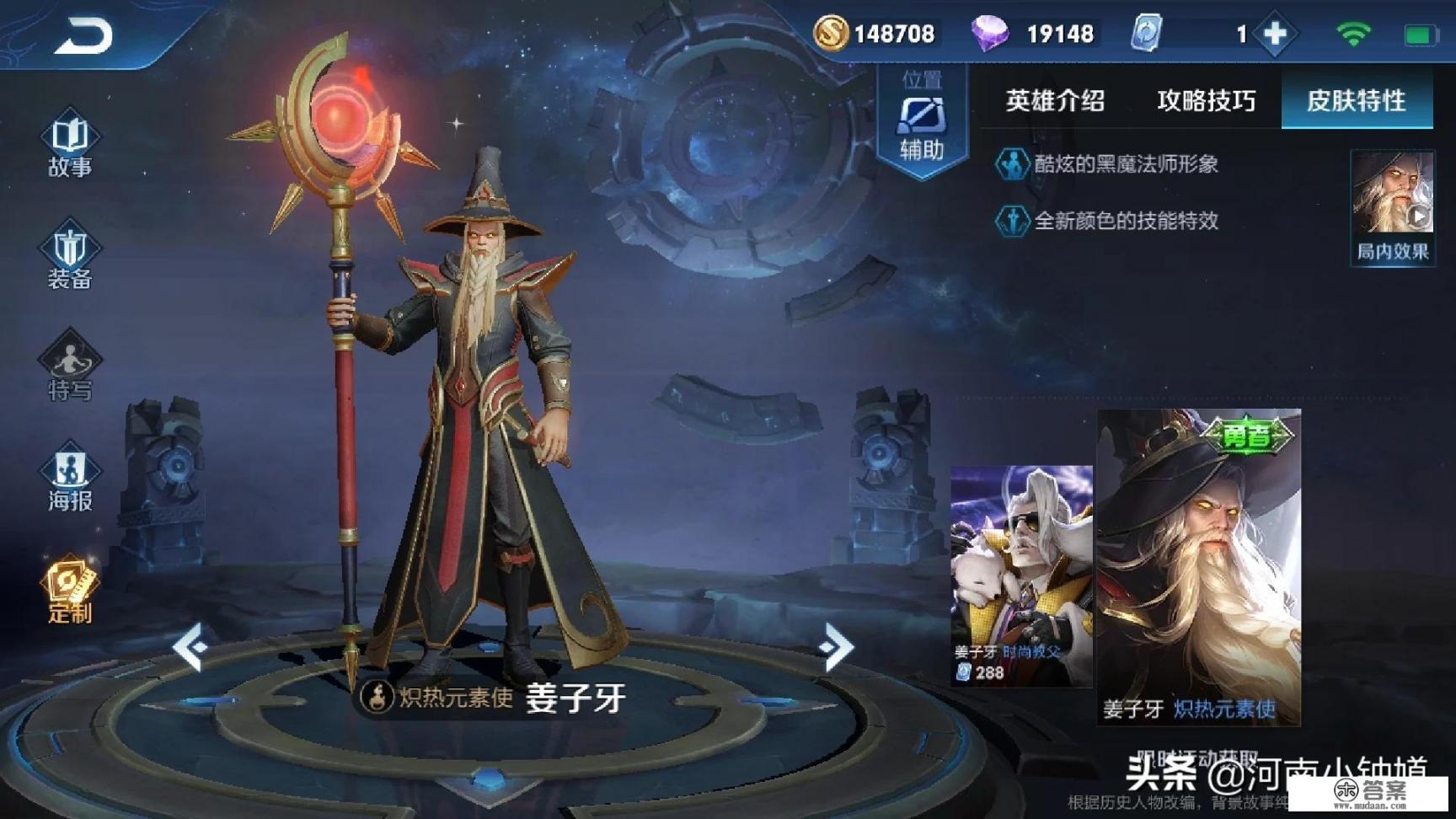Select the 皮肤特性 tab

coord(1356,101)
